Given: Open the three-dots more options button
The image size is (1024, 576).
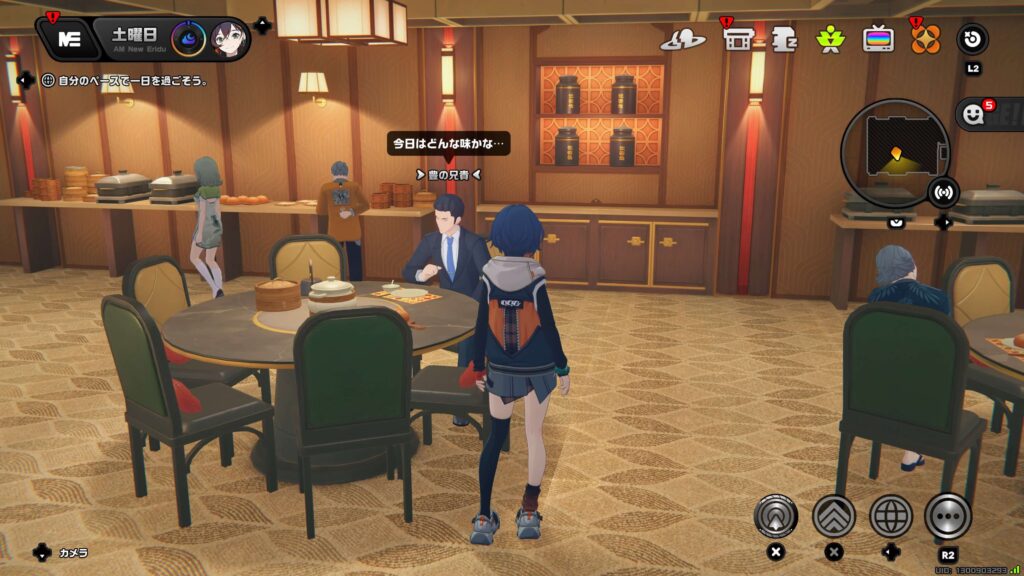Looking at the screenshot, I should pyautogui.click(x=947, y=516).
